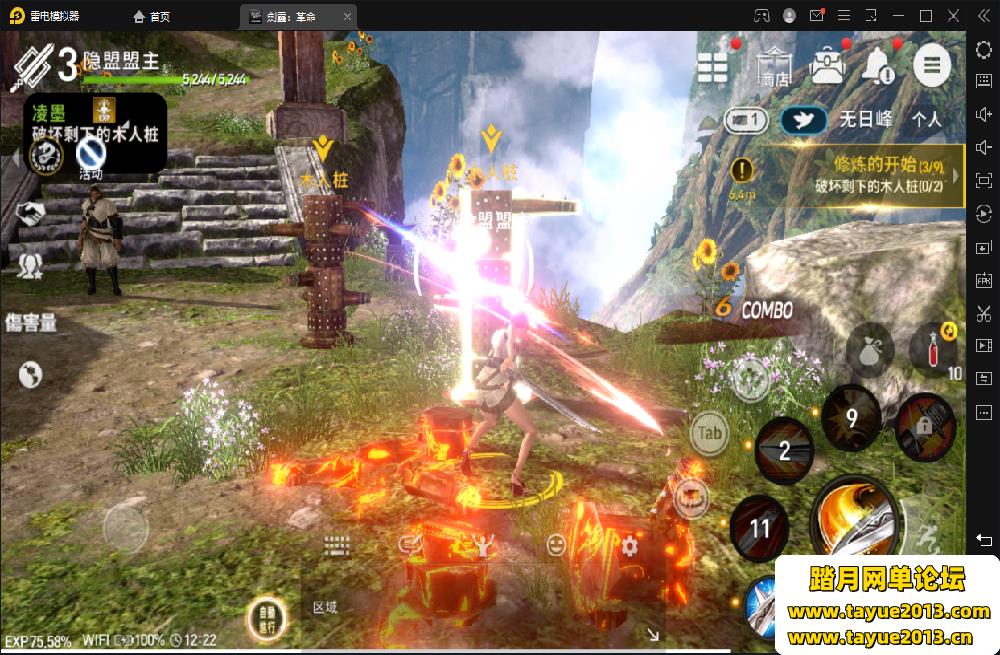Click the white dove icon button
Image resolution: width=1000 pixels, height=655 pixels.
coord(803,120)
